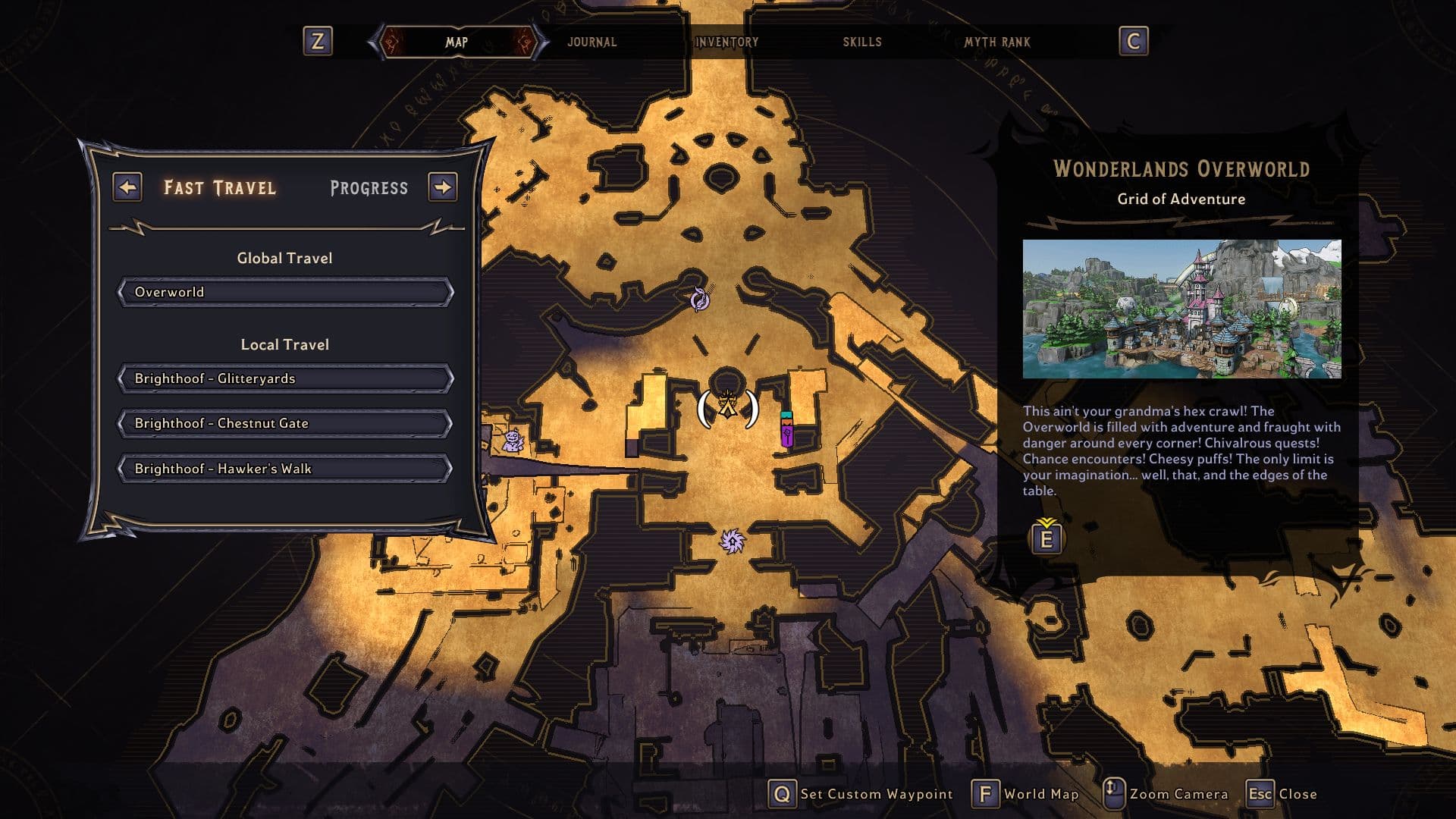The width and height of the screenshot is (1456, 819).
Task: Click the right arrow on travel panel
Action: pyautogui.click(x=443, y=187)
